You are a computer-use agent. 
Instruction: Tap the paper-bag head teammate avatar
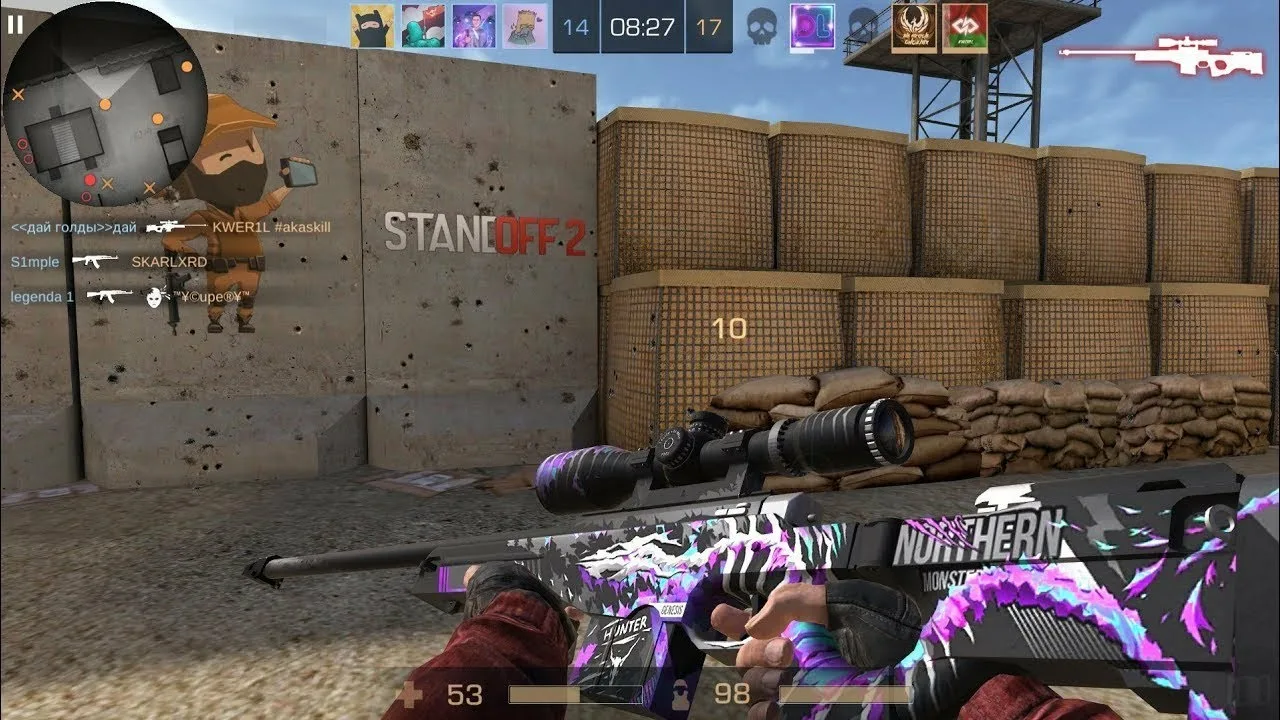coord(524,26)
